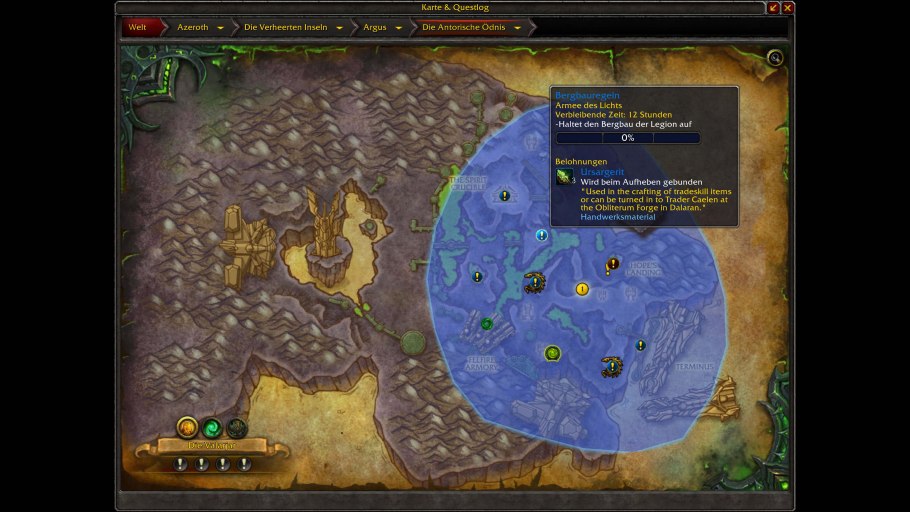This screenshot has height=512, width=910.
Task: Select the green swirl emissary icon
Action: [212, 427]
